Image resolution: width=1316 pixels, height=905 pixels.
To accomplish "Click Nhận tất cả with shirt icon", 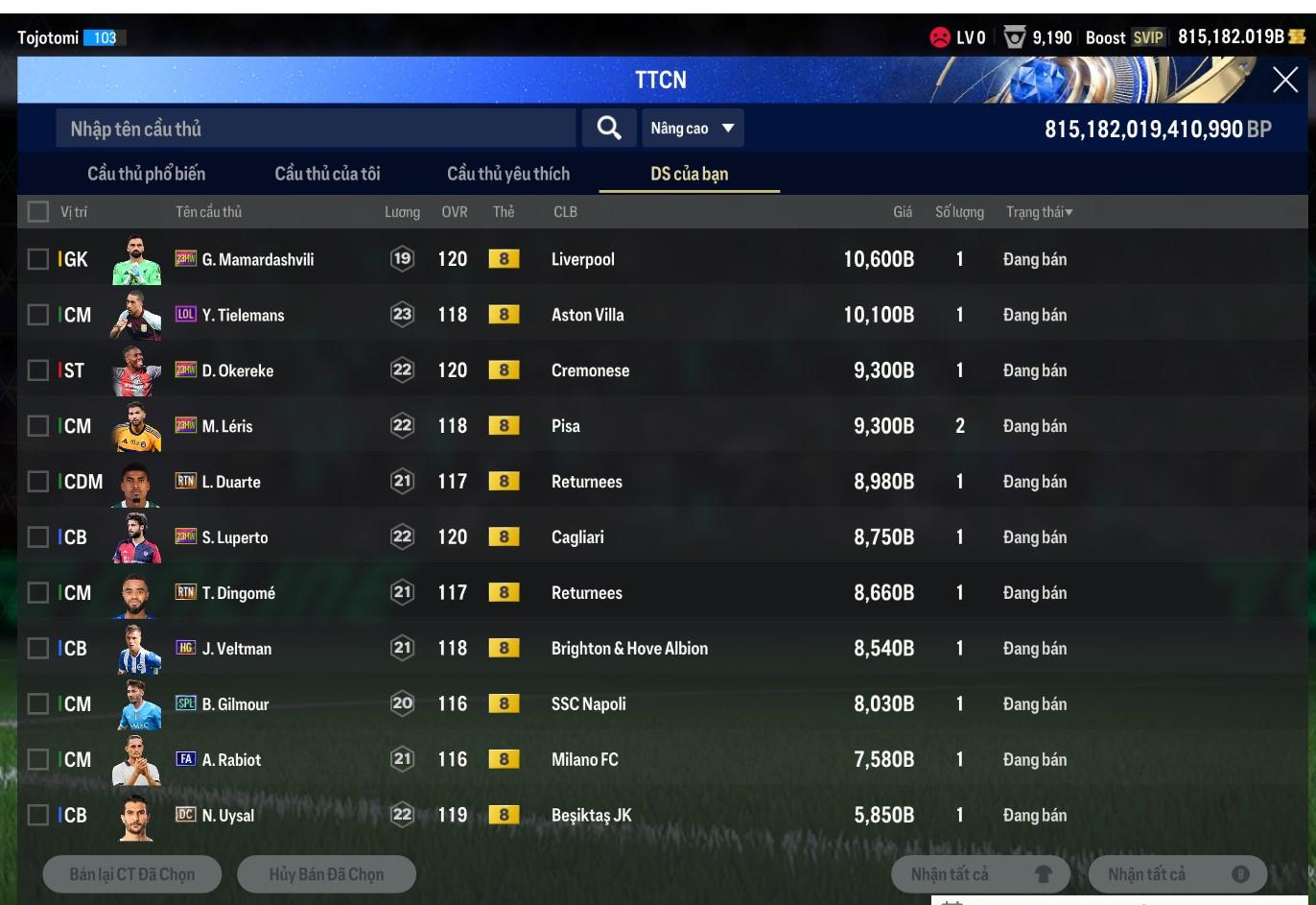I will point(980,874).
